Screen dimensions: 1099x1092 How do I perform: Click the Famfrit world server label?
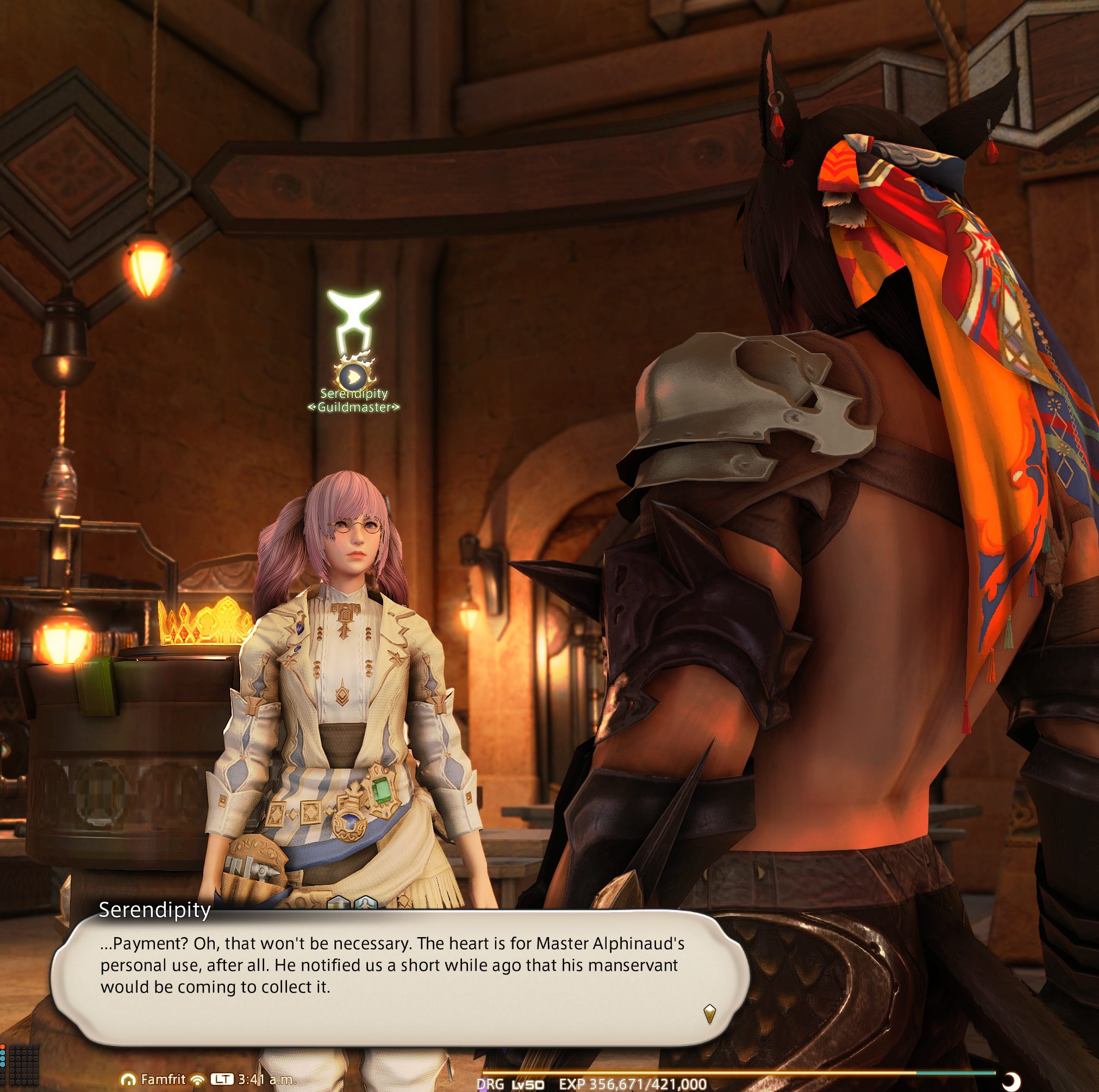(163, 1079)
